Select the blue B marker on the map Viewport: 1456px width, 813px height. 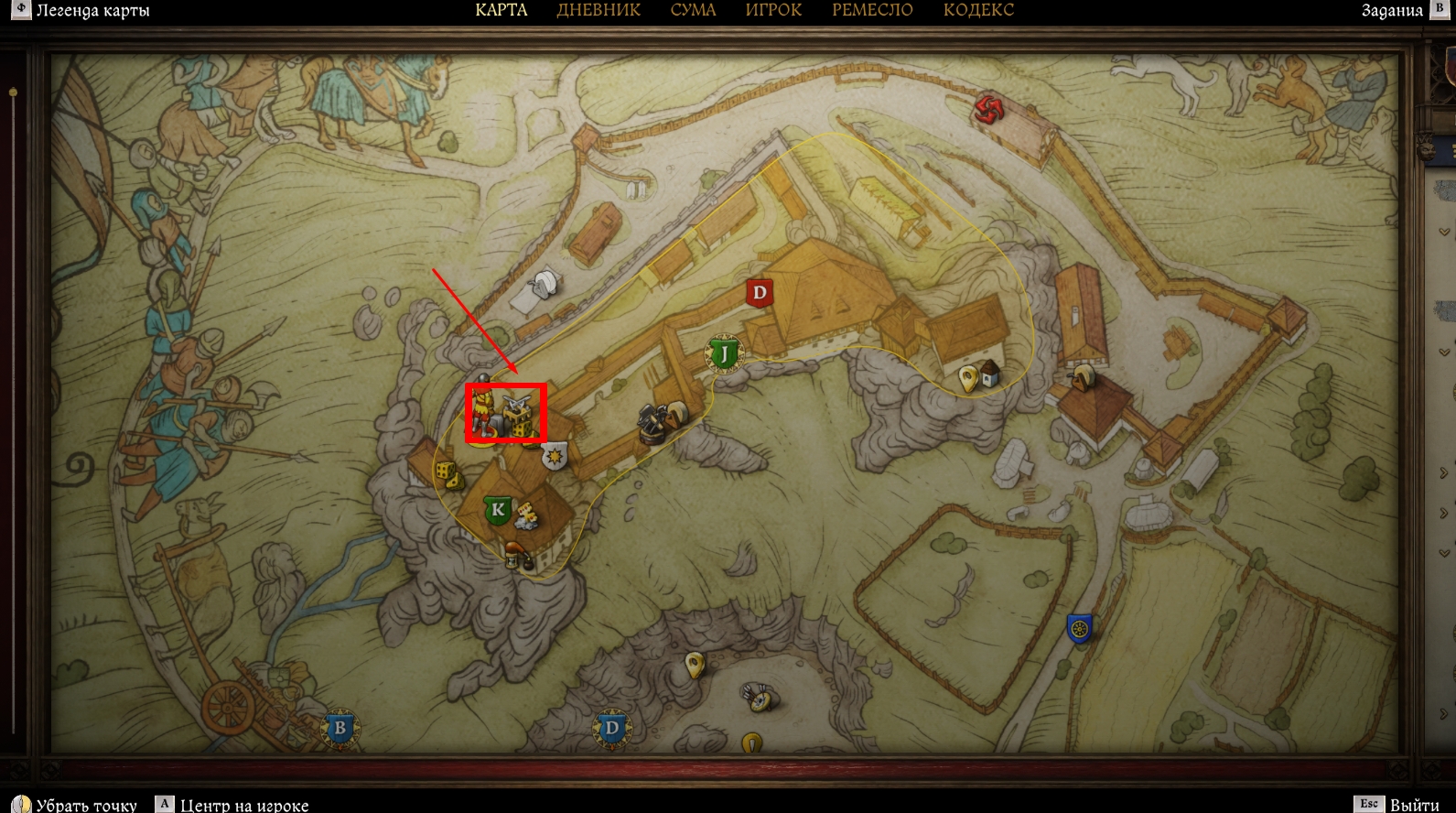pos(340,729)
